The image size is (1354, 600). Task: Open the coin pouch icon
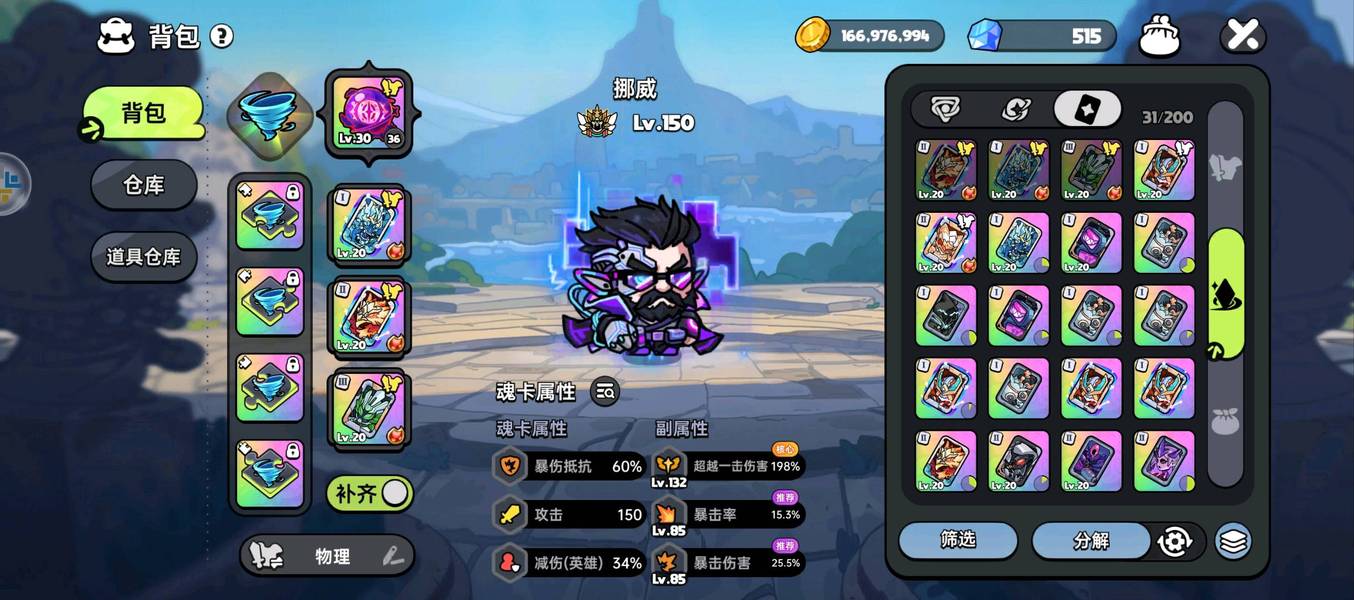[1160, 37]
